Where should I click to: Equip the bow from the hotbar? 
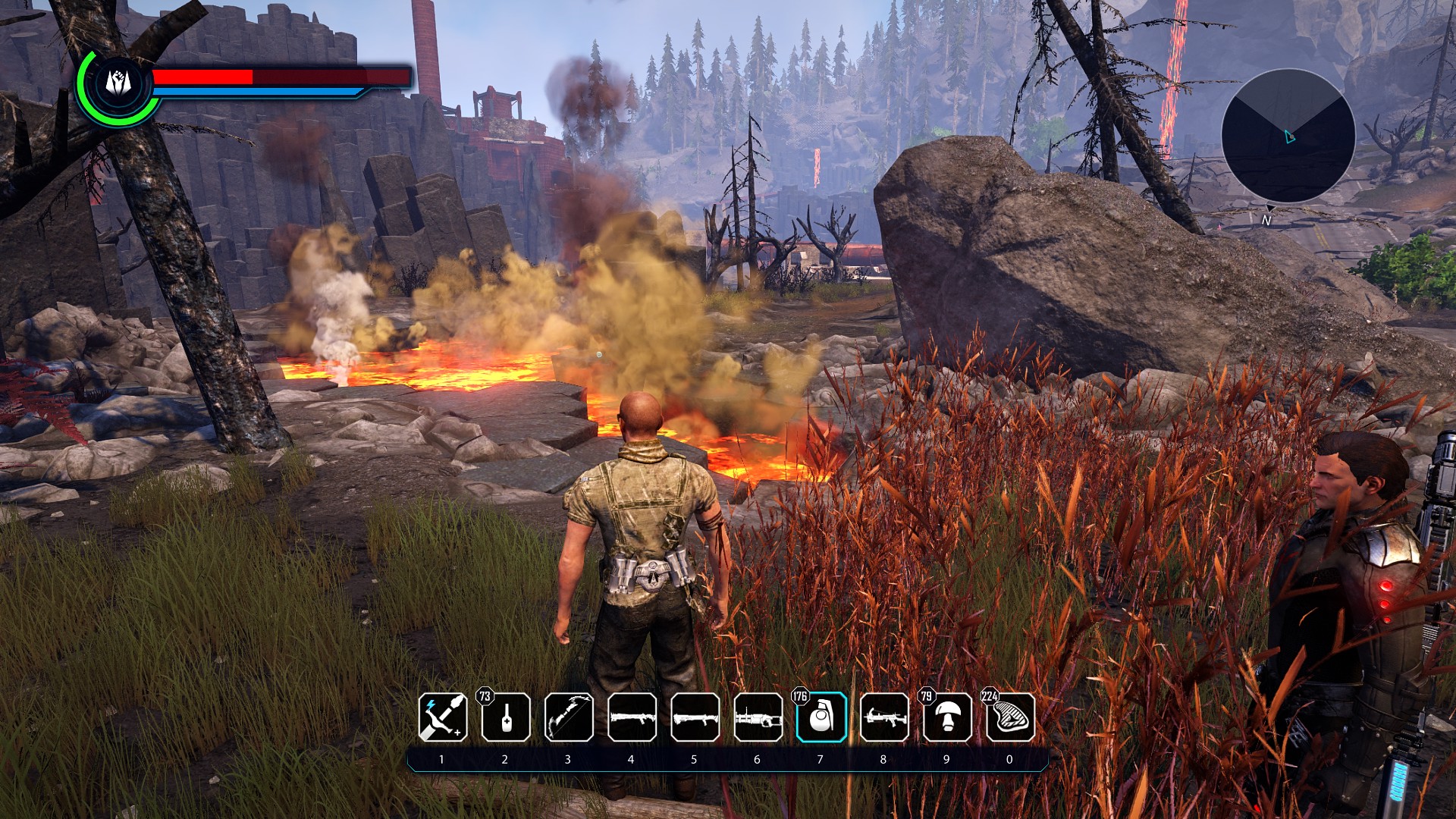tap(569, 717)
